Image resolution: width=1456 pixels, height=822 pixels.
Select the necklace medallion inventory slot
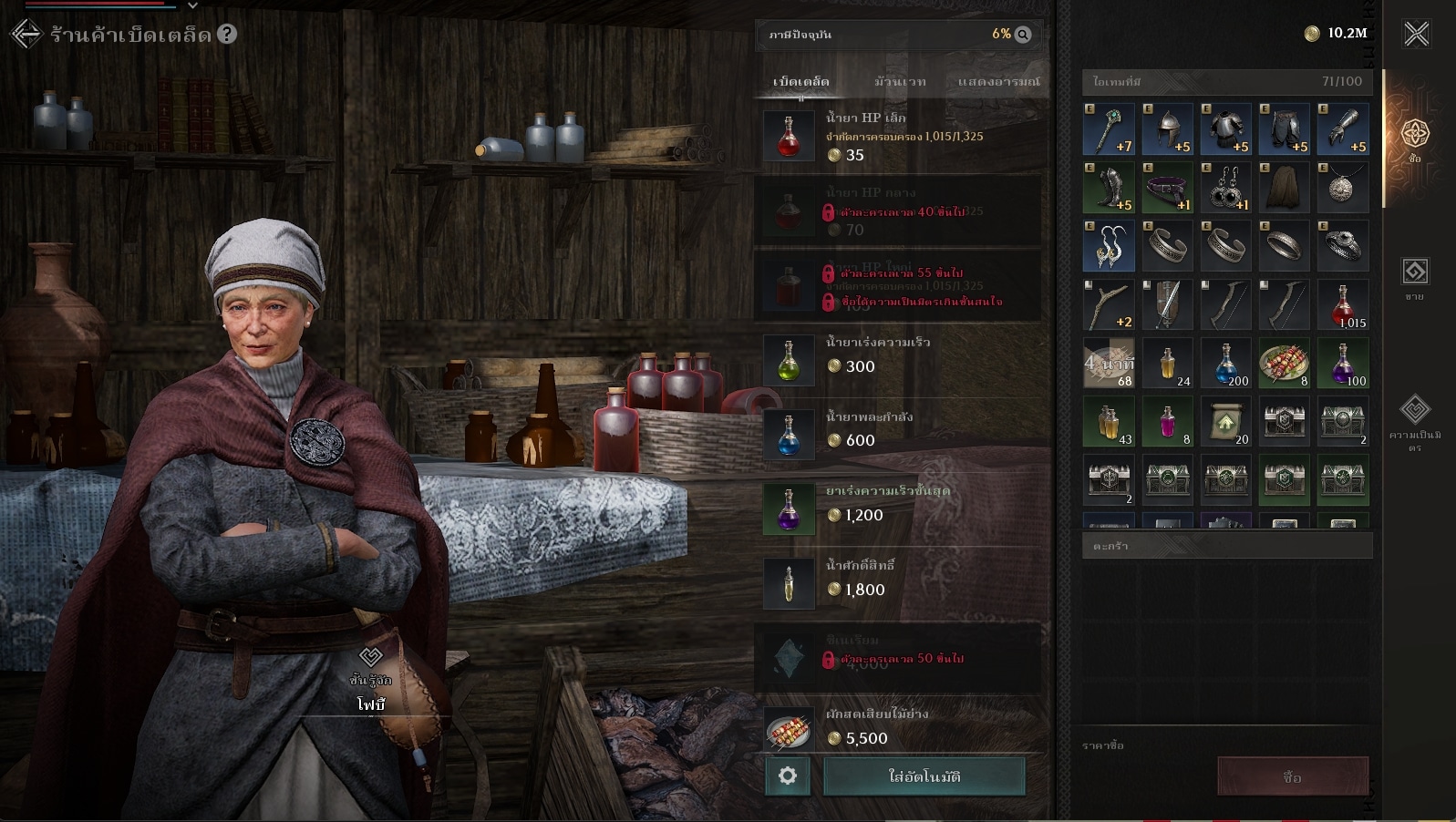point(1343,188)
